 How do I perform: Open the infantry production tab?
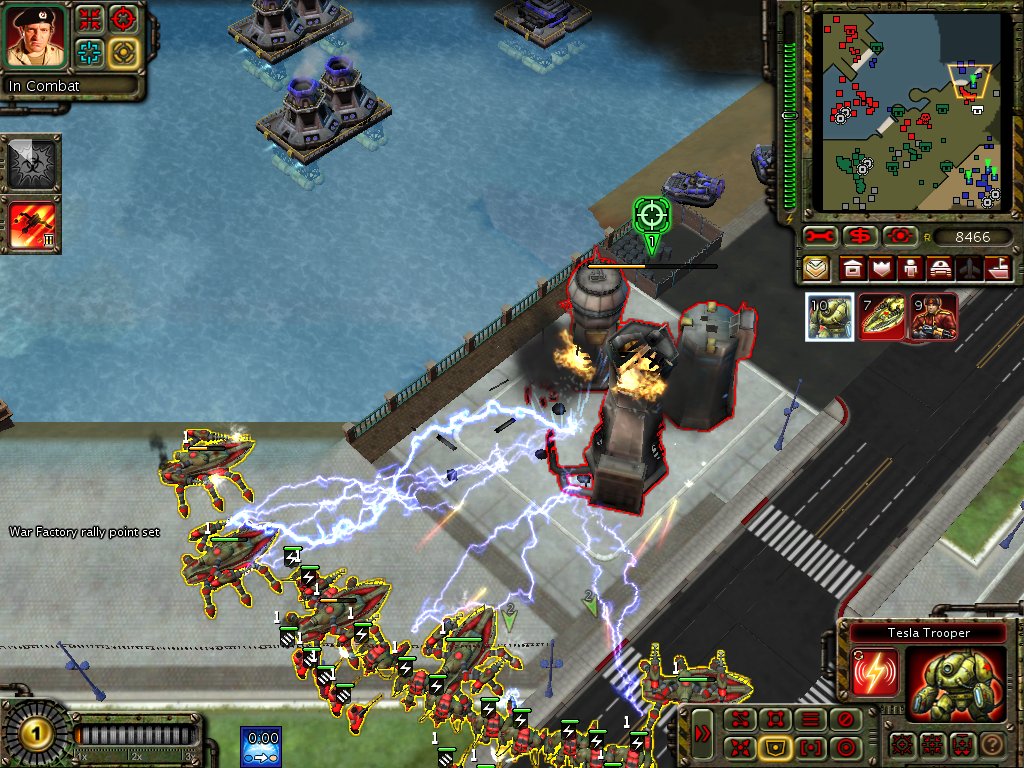[x=910, y=268]
